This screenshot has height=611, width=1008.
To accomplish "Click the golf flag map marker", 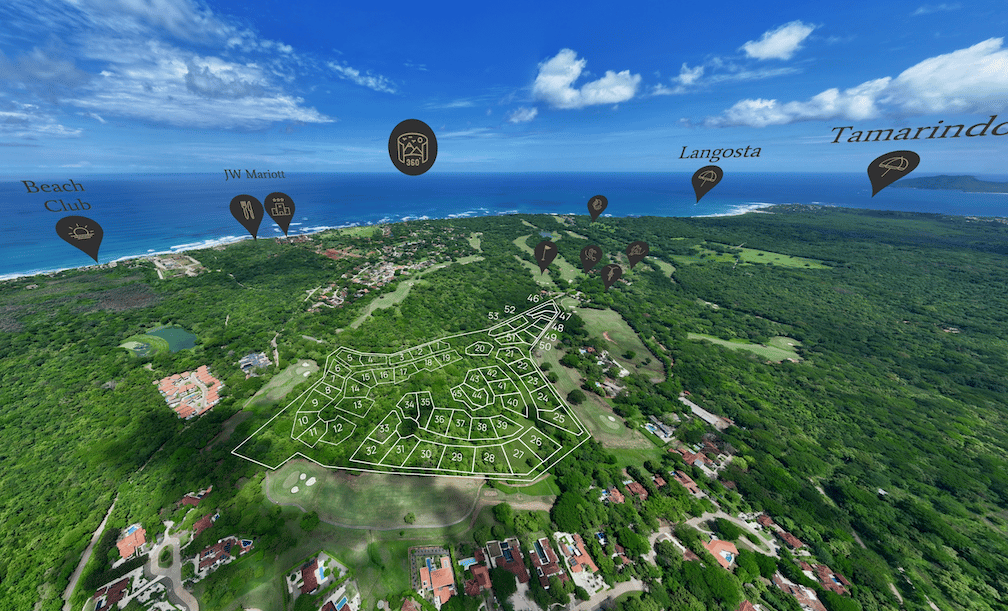I will [x=545, y=251].
